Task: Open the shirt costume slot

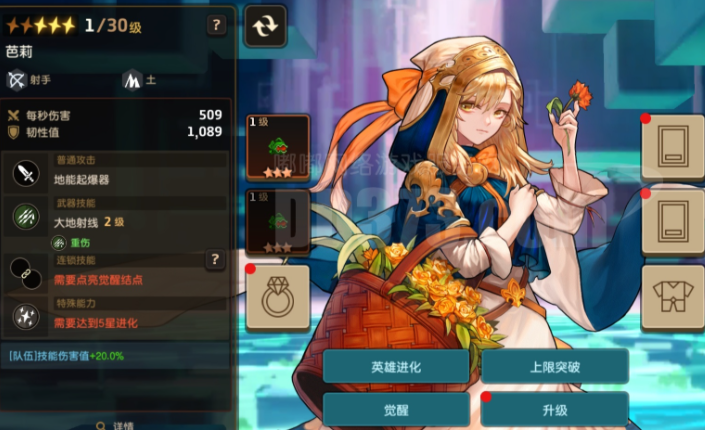Action: click(672, 298)
